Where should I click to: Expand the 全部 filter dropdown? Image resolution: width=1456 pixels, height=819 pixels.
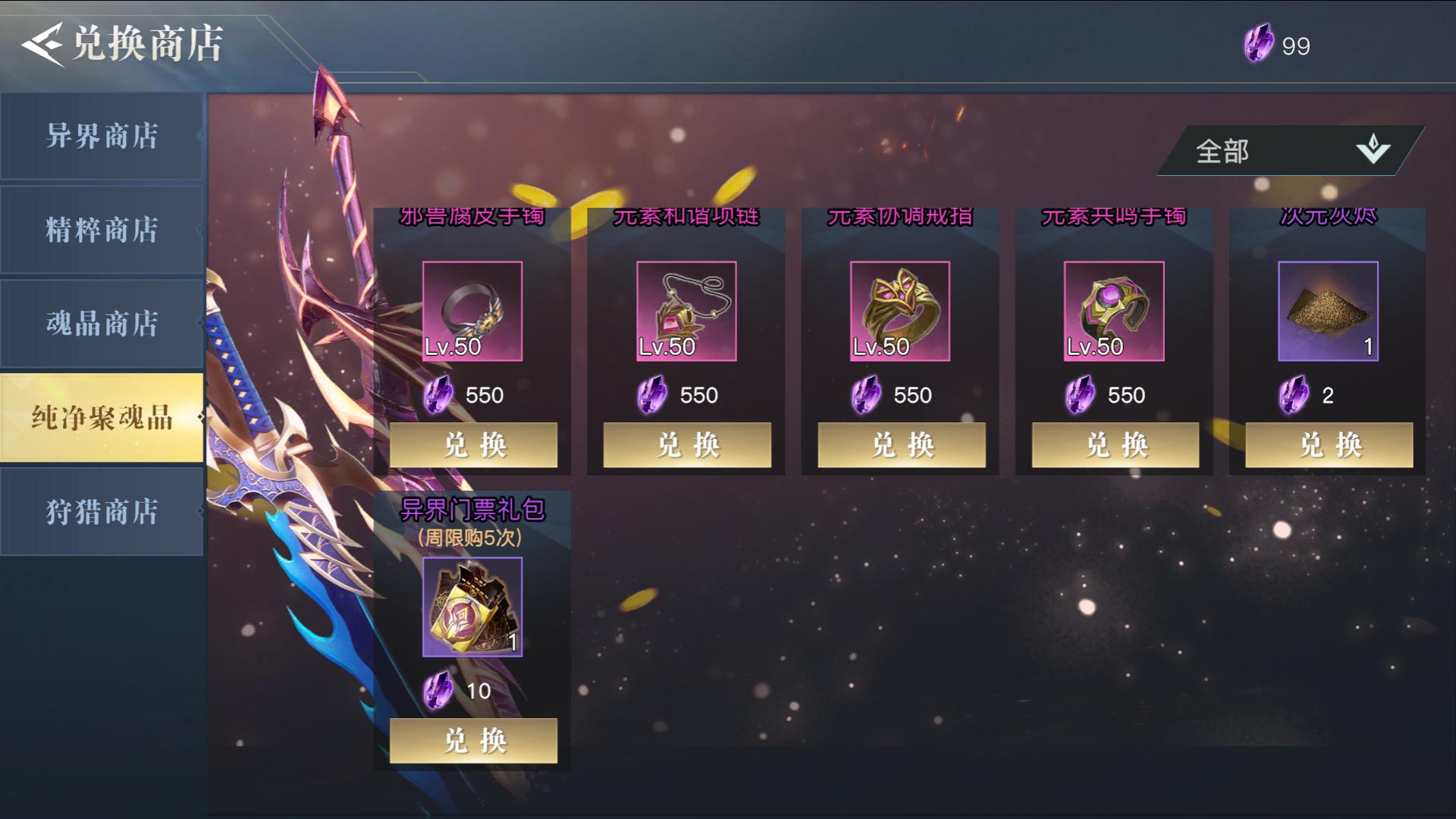pyautogui.click(x=1289, y=151)
